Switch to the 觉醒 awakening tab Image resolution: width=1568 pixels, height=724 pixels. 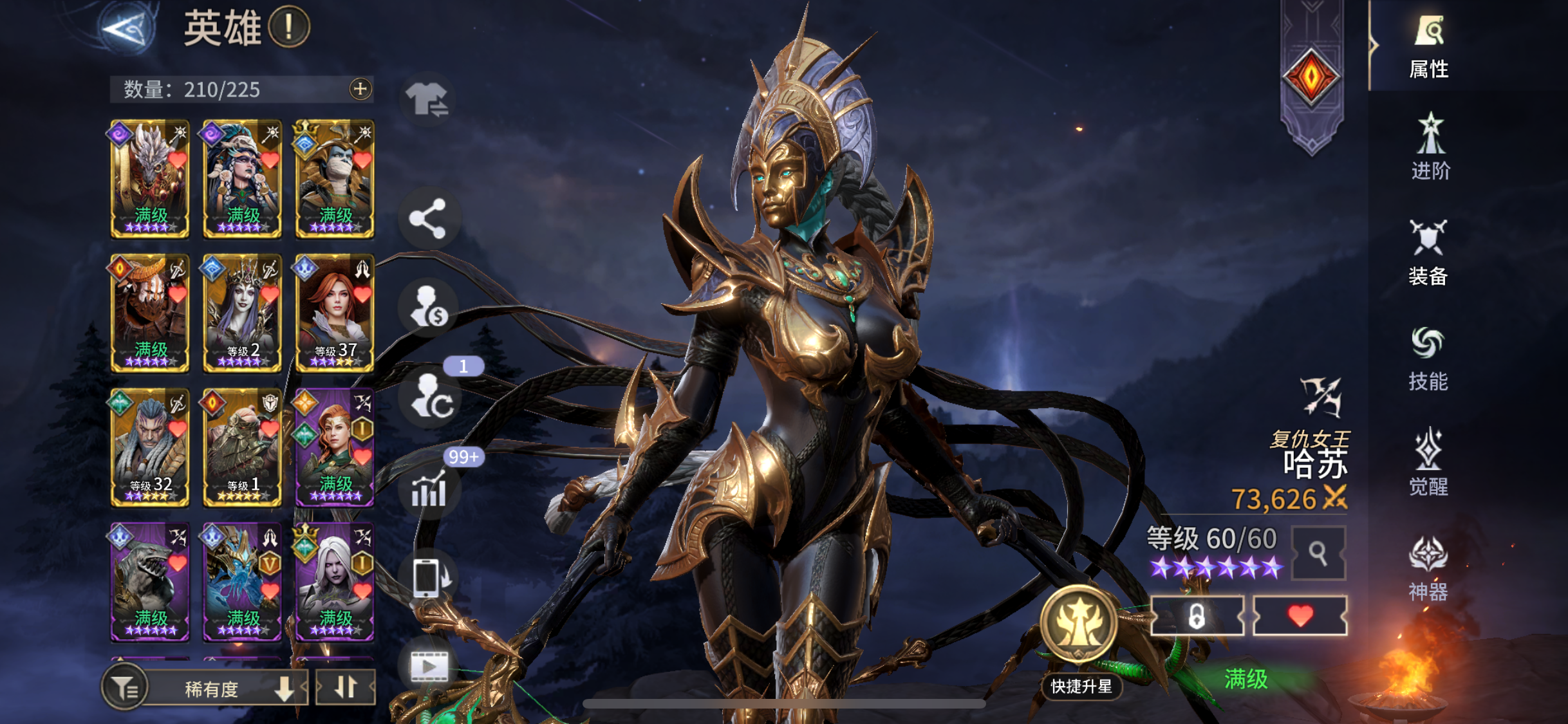1428,463
